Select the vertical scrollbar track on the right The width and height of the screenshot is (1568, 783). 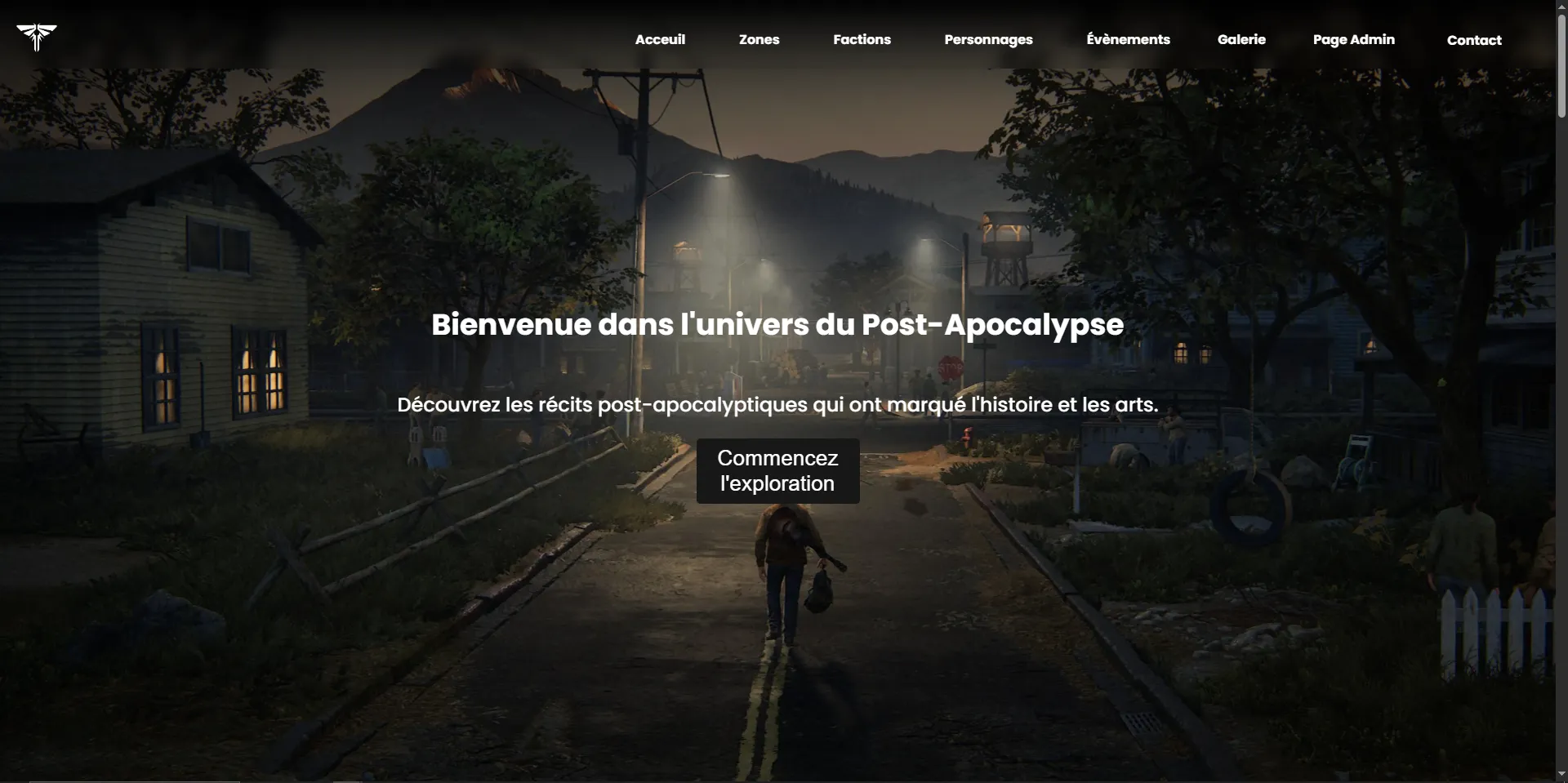(1561, 408)
